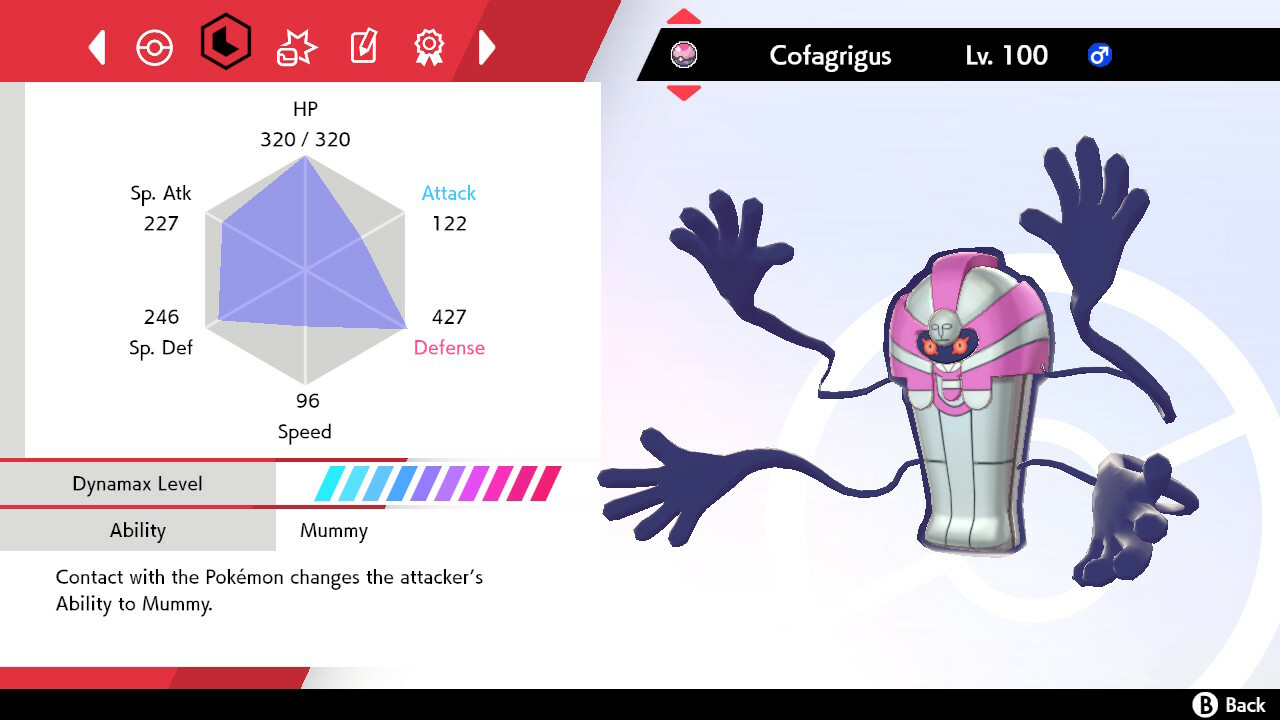Select the black hexagon stats tab icon
This screenshot has width=1280, height=720.
click(225, 46)
